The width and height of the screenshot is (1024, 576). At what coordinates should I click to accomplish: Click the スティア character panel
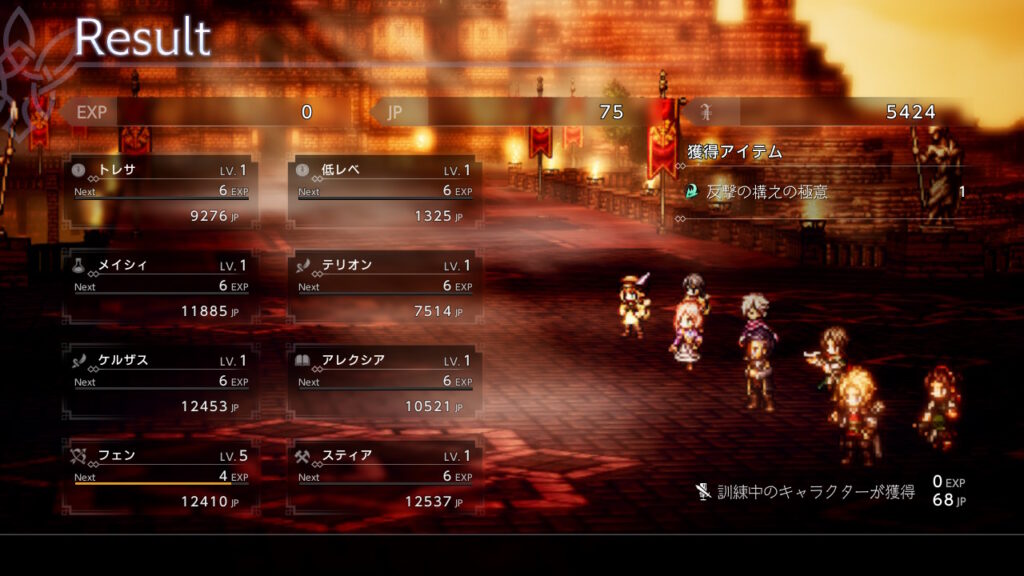pos(385,476)
